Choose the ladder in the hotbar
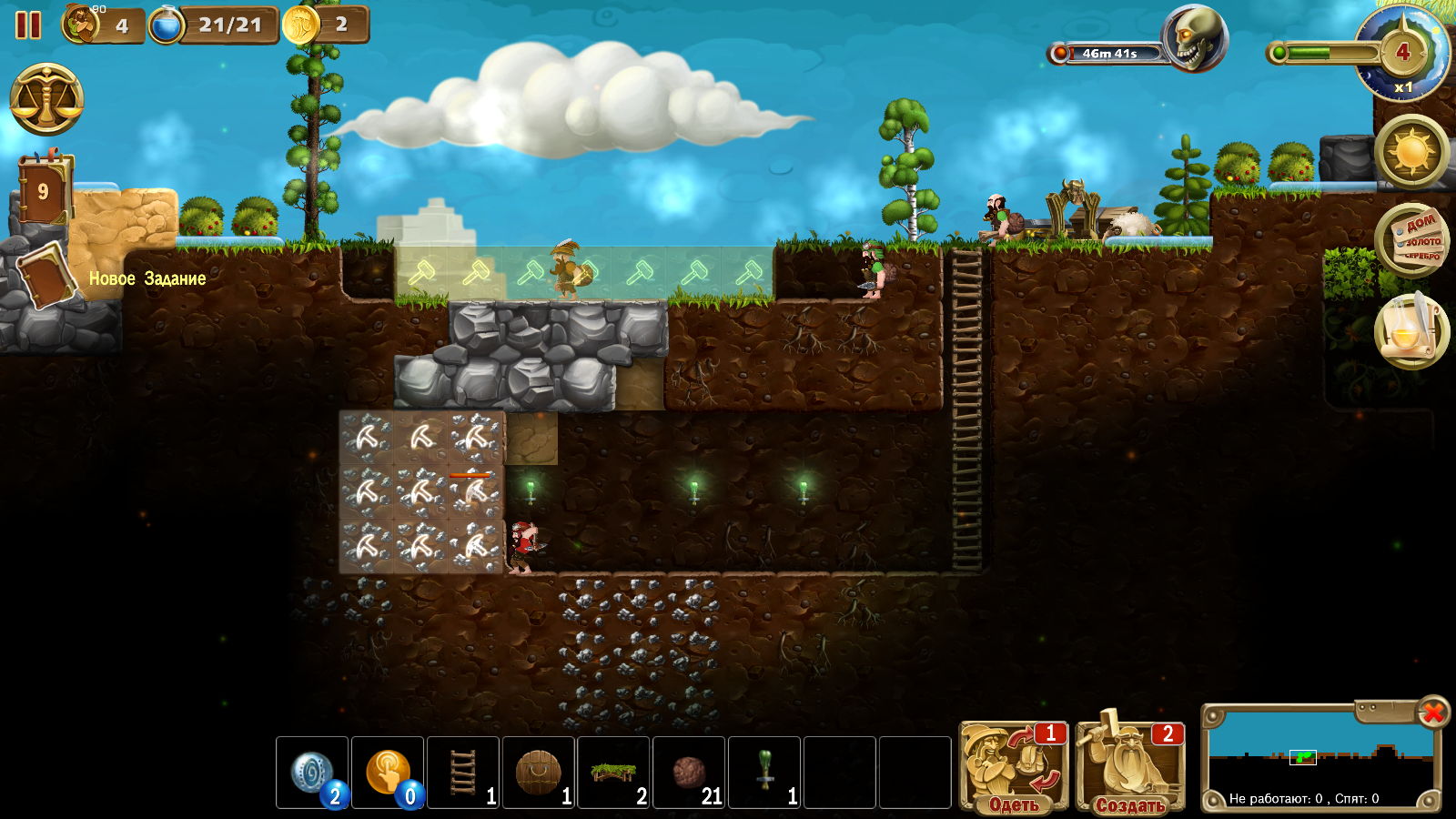1456x819 pixels. pos(463,773)
